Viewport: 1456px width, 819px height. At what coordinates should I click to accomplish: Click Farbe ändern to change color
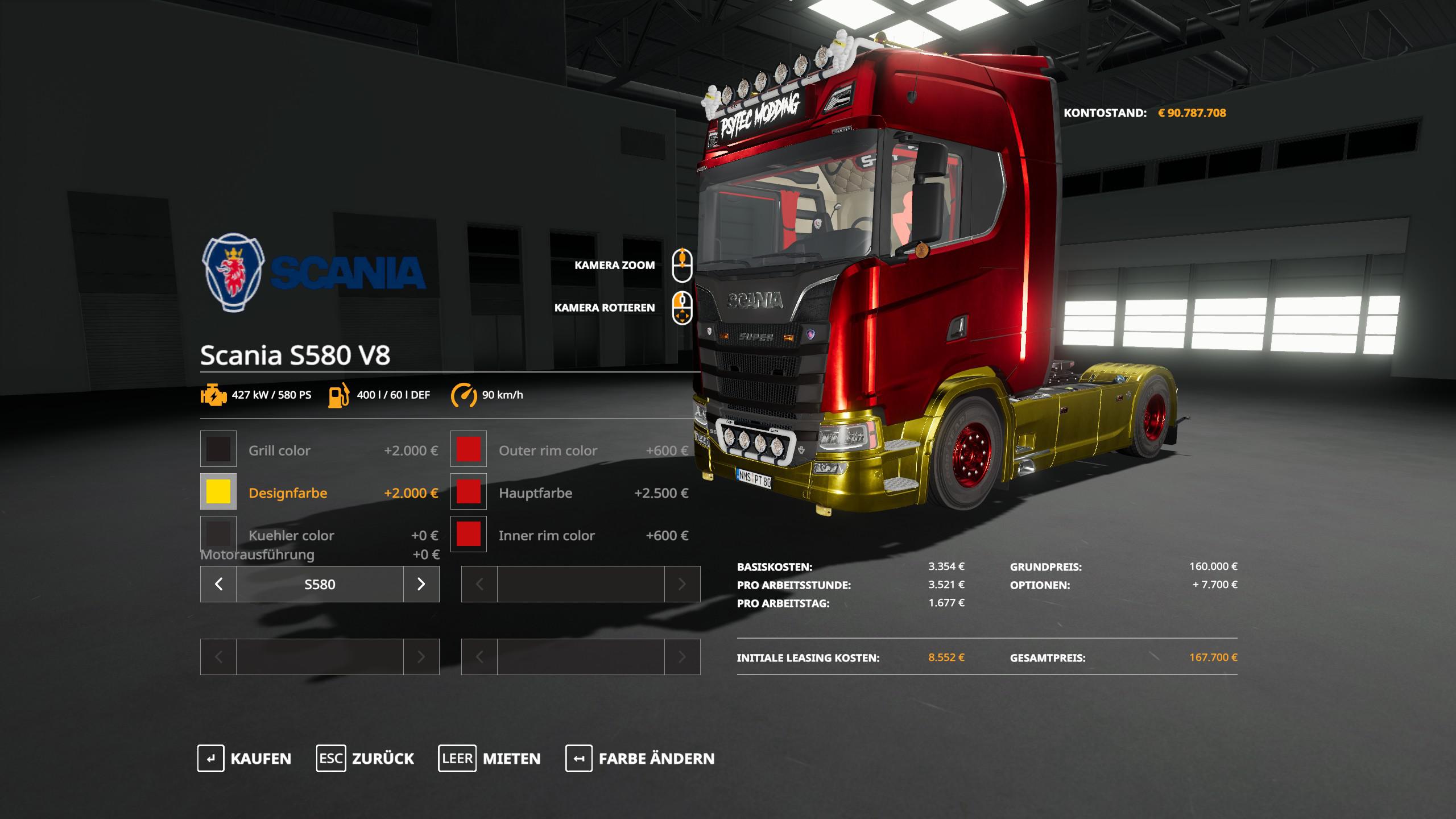[640, 758]
